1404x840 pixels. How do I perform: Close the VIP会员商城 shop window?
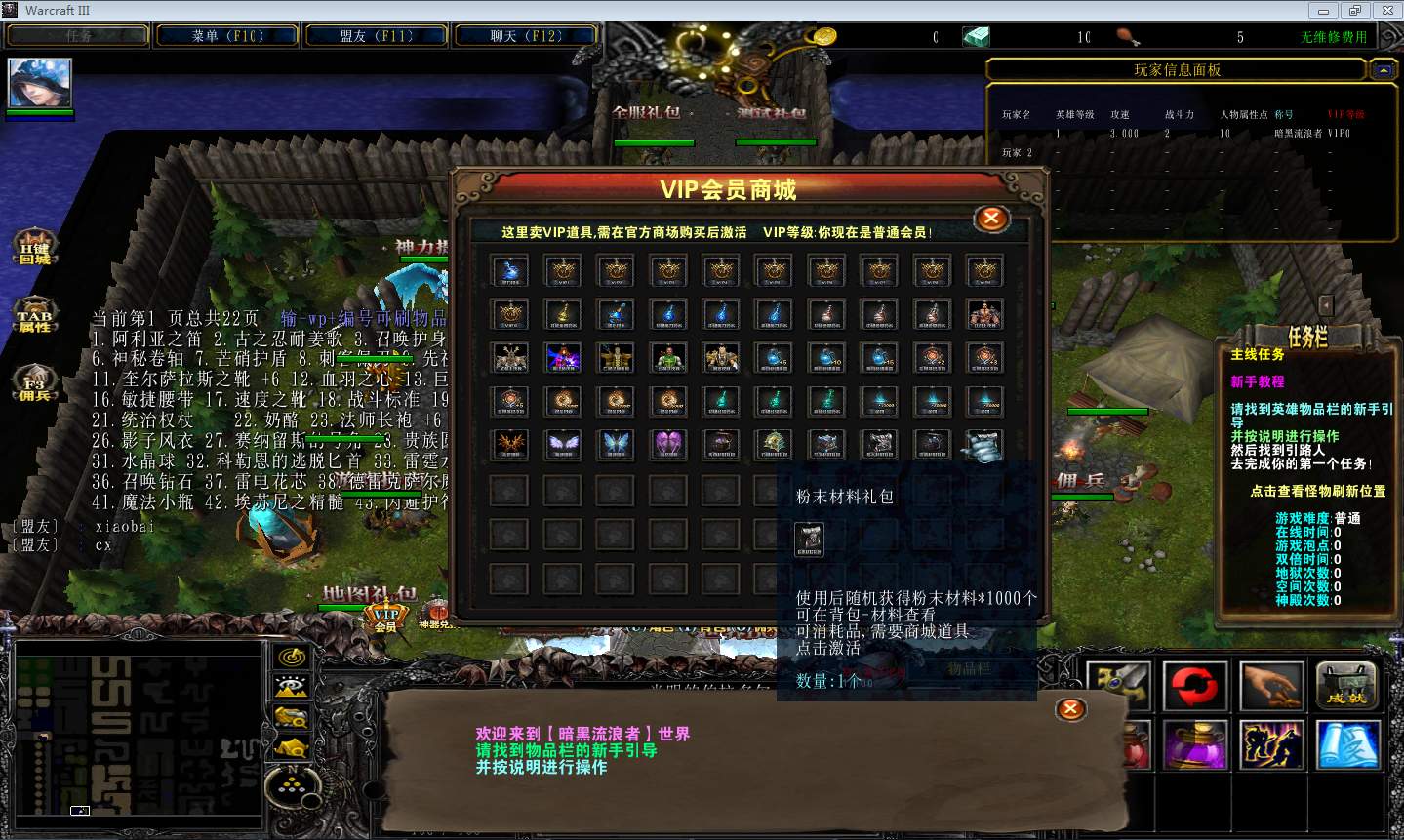point(991,219)
